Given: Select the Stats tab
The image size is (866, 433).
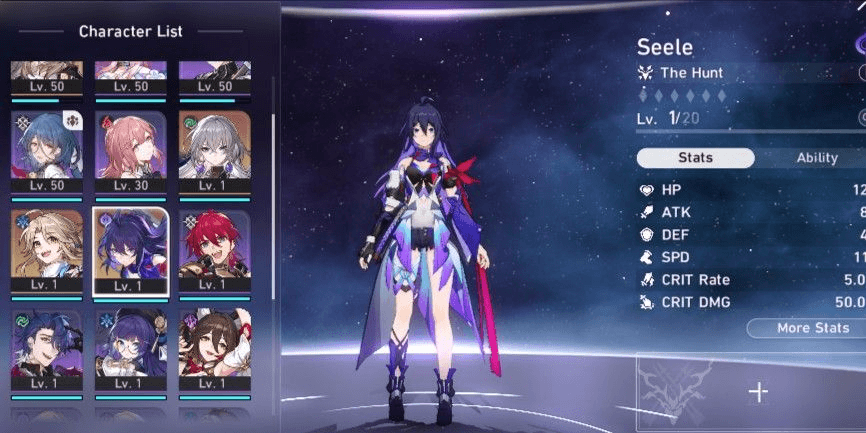Looking at the screenshot, I should click(695, 158).
